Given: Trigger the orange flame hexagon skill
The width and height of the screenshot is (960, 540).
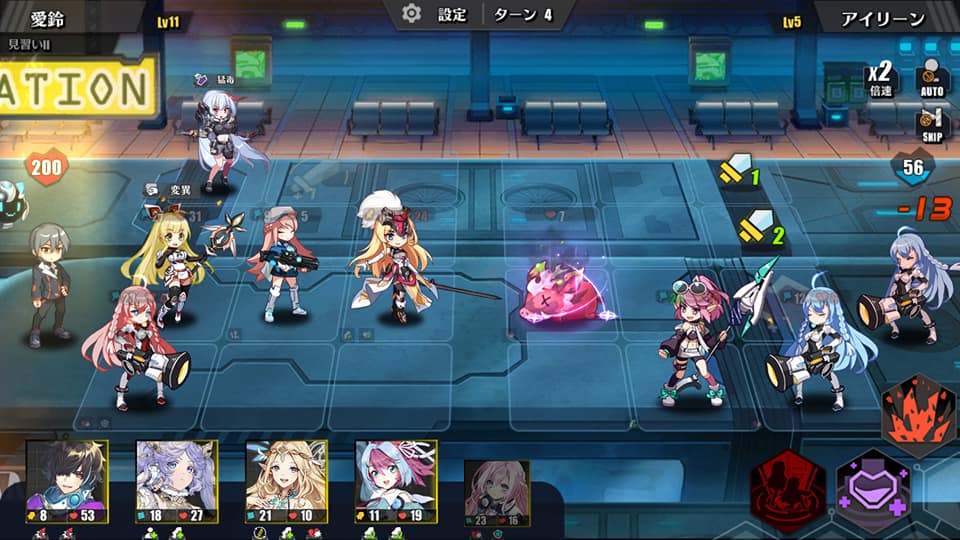Looking at the screenshot, I should 918,415.
